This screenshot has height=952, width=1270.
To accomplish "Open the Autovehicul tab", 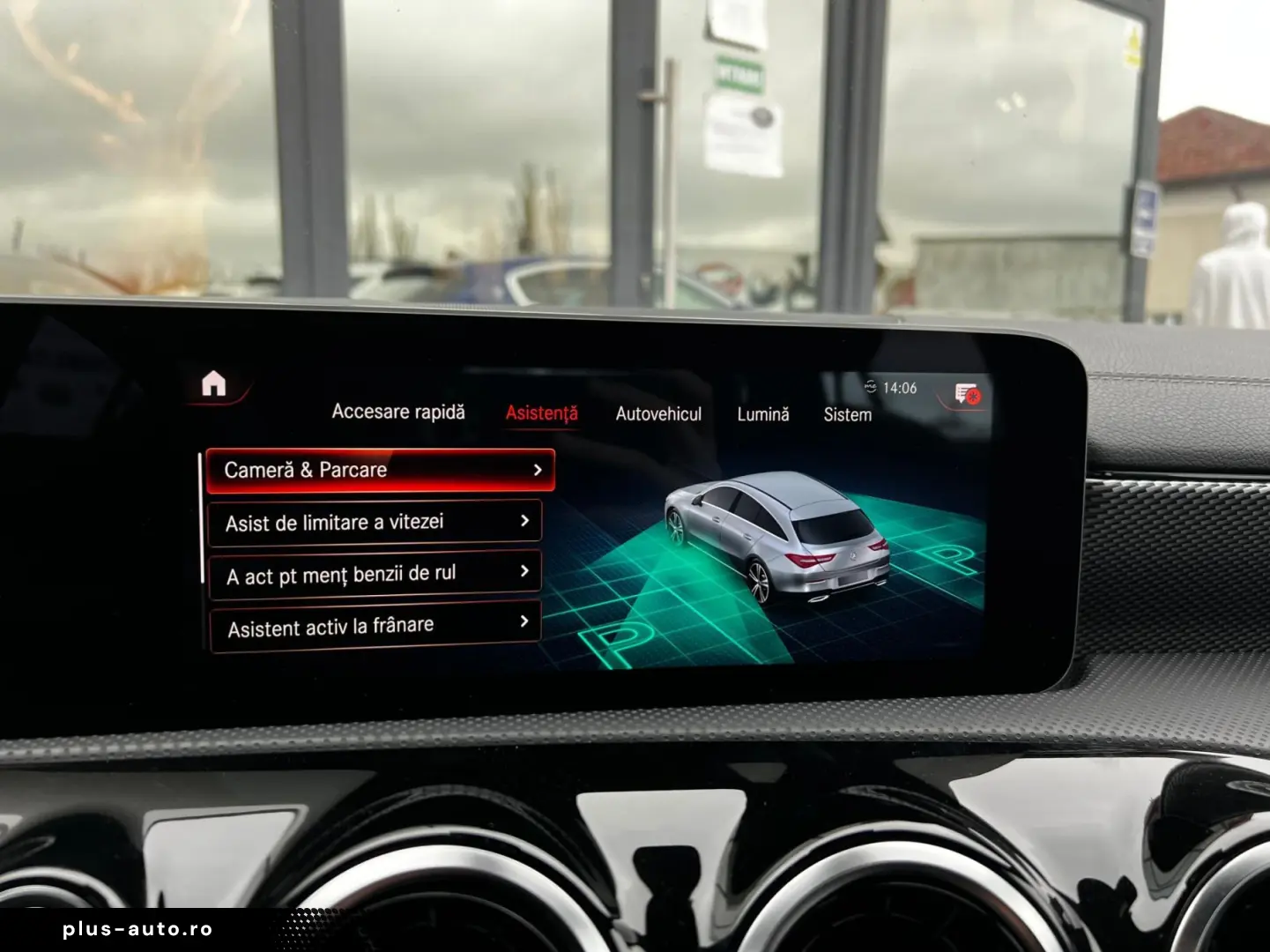I will pyautogui.click(x=659, y=414).
